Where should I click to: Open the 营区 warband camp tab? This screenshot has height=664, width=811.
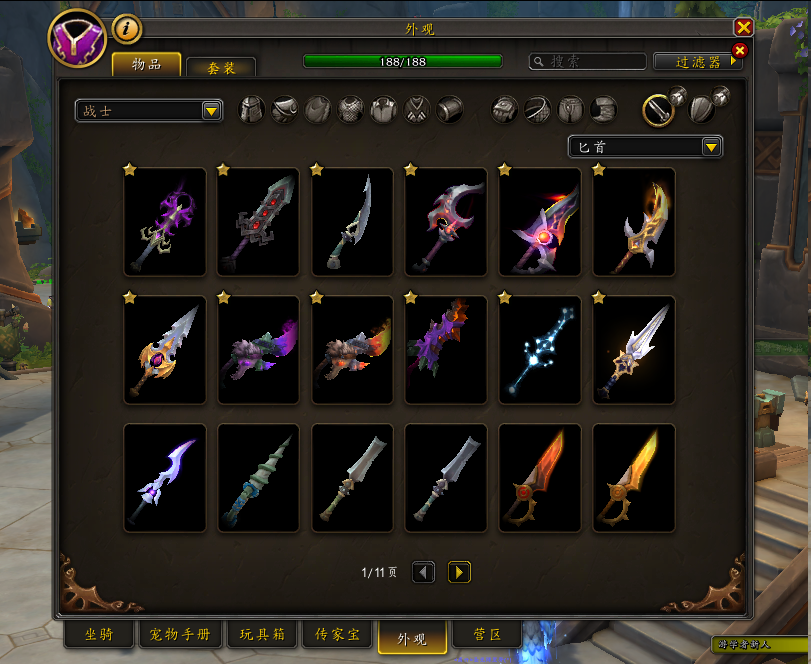pos(486,635)
